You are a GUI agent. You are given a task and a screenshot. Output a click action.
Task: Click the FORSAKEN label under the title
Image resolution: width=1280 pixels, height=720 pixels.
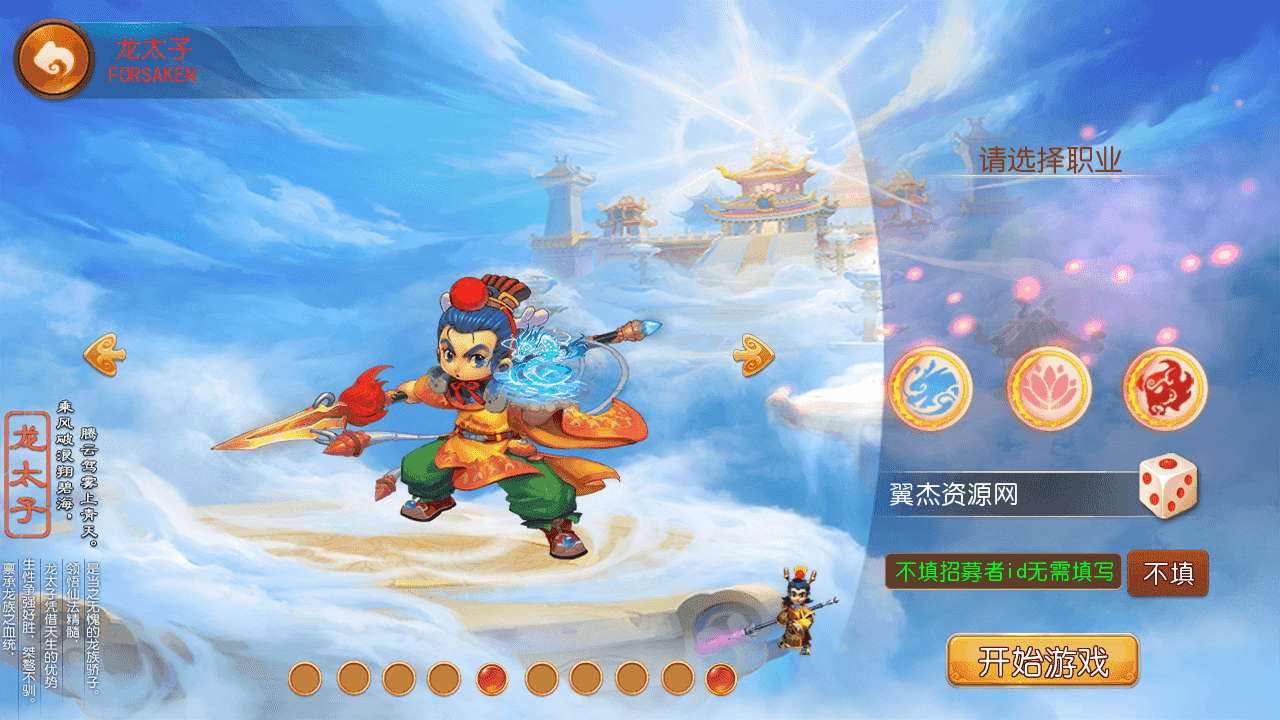[x=152, y=72]
